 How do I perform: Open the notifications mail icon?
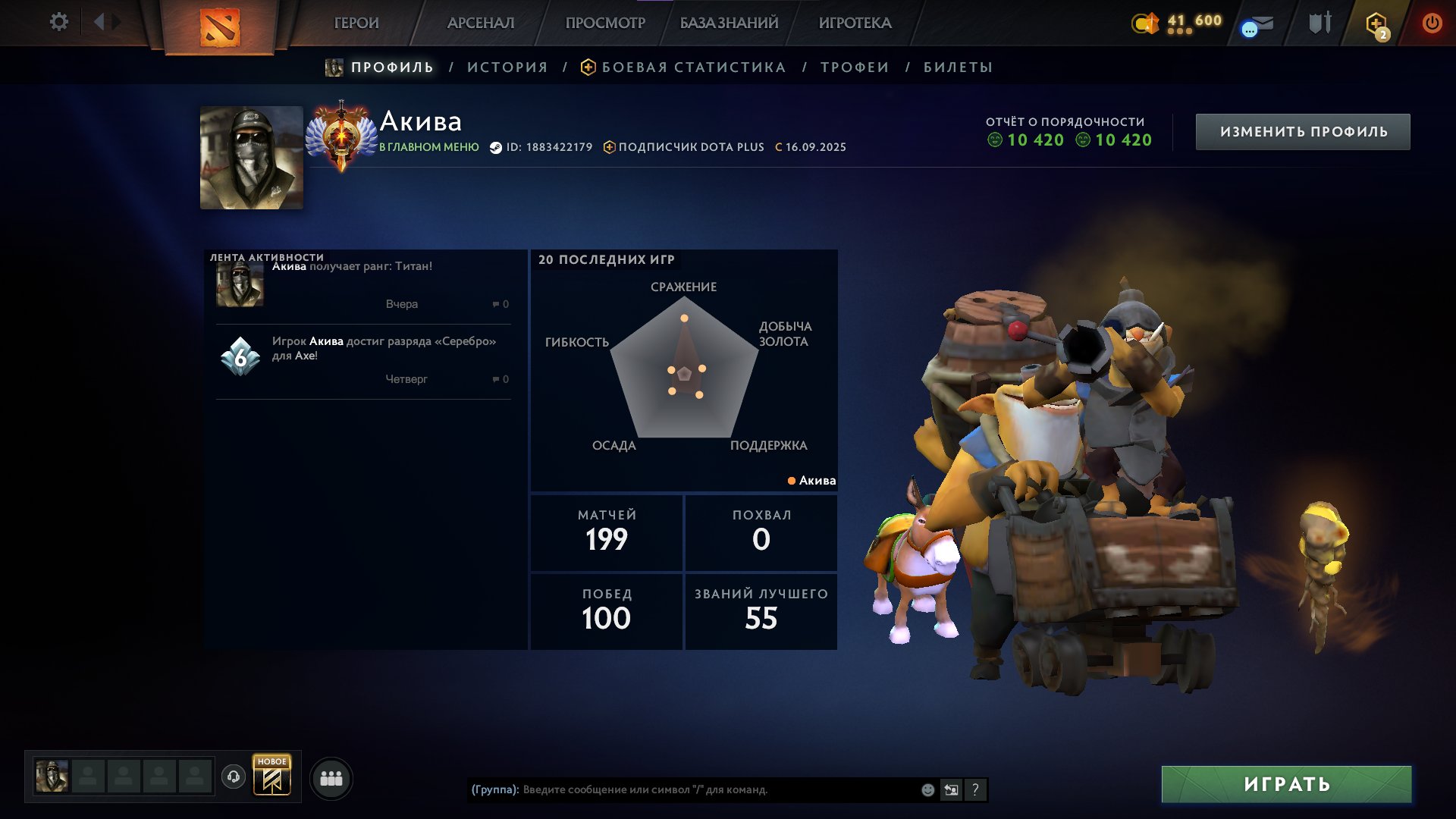point(1263,21)
